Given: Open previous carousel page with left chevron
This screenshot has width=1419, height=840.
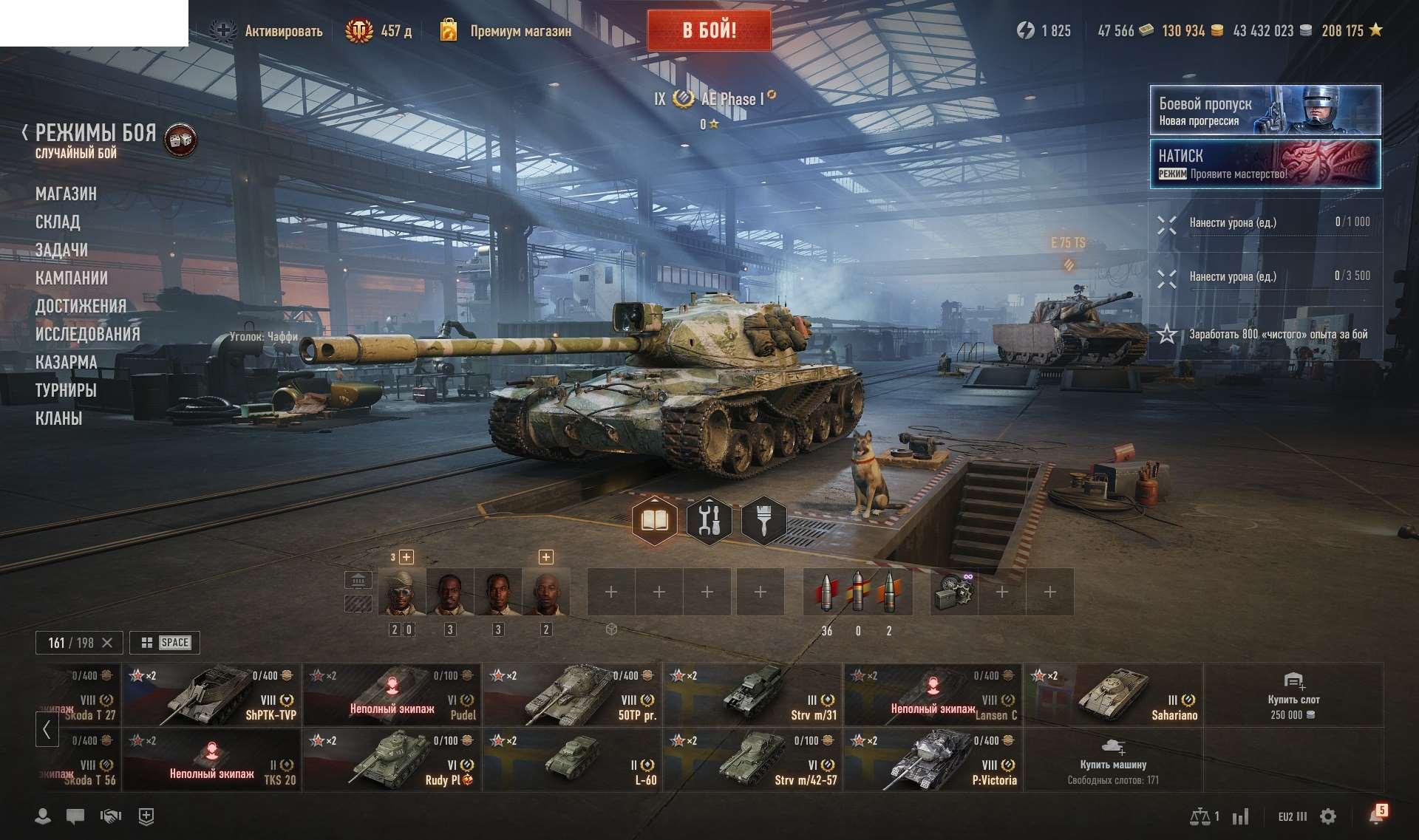Looking at the screenshot, I should tap(47, 728).
